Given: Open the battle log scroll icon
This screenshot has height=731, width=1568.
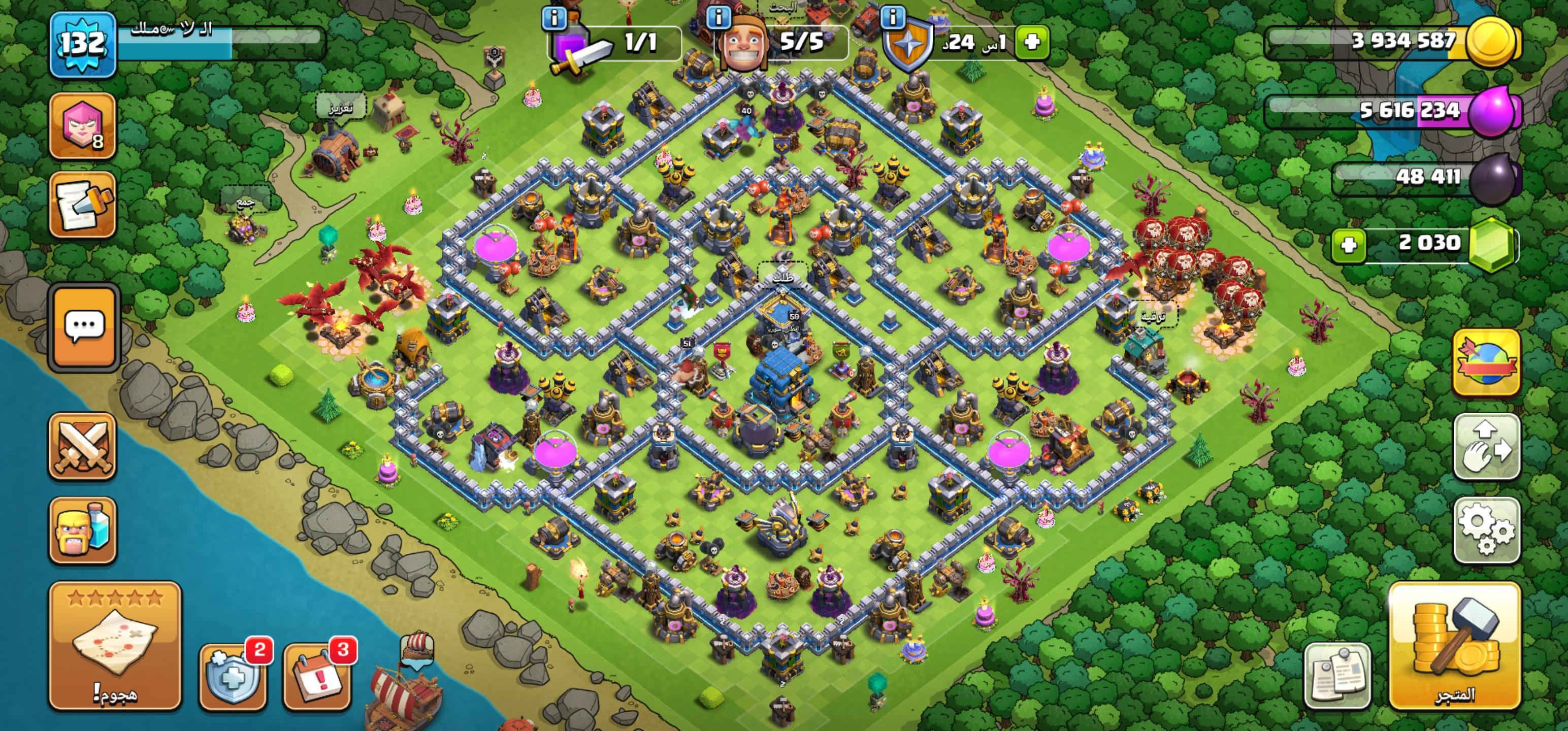Looking at the screenshot, I should 82,205.
